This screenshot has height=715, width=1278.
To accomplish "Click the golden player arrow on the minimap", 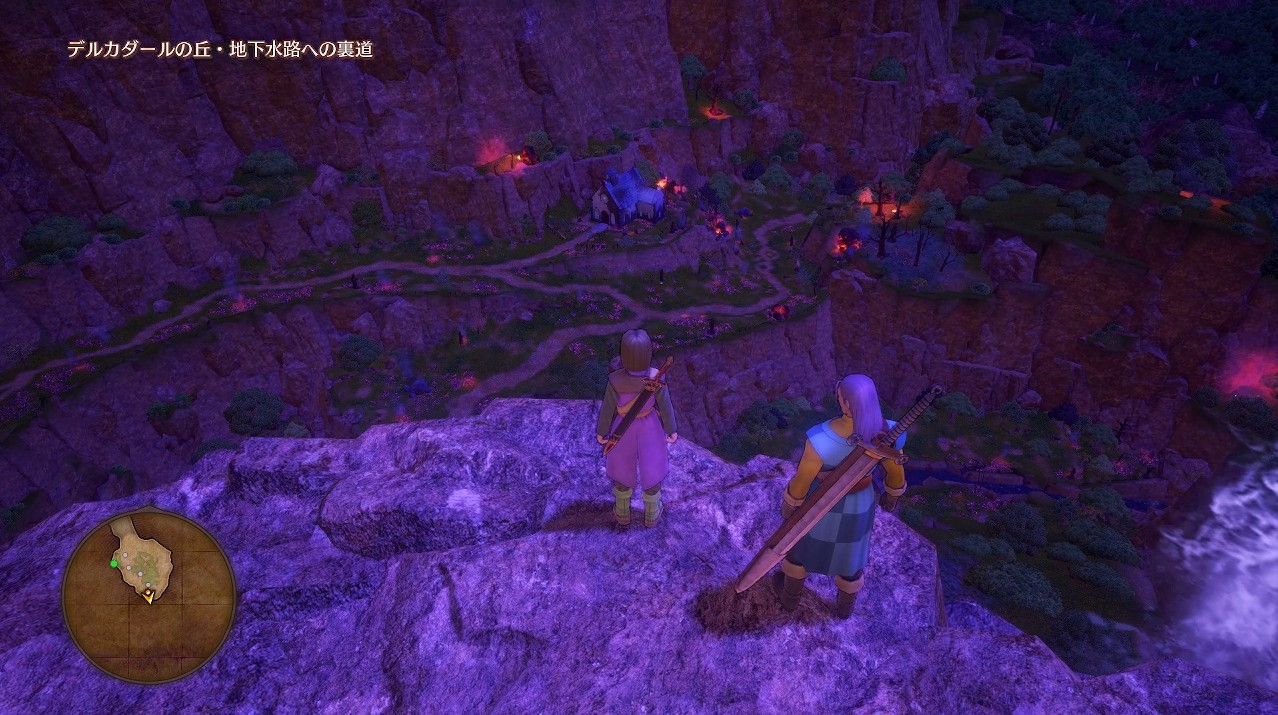I will [x=149, y=597].
